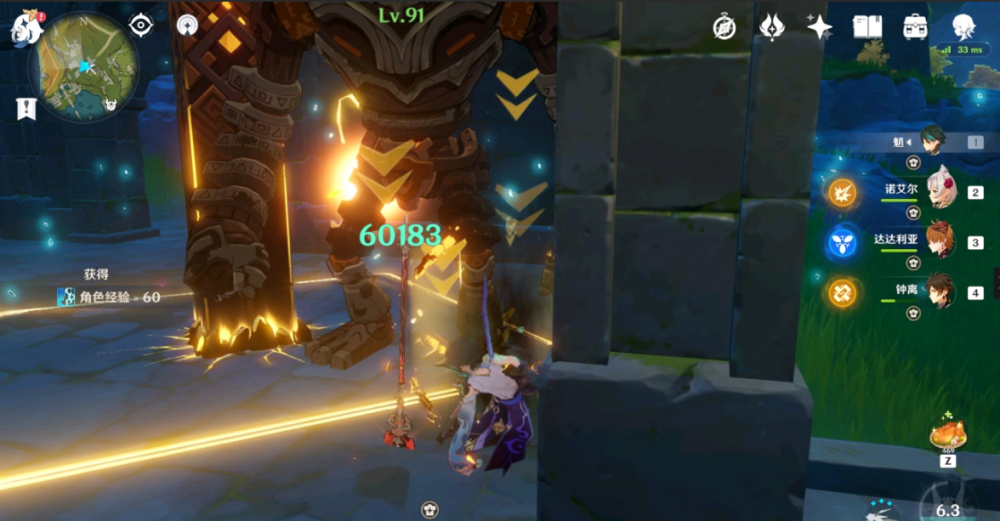Screen dimensions: 1000x521
Task: Open the winged battle pass icon
Action: coord(772,27)
